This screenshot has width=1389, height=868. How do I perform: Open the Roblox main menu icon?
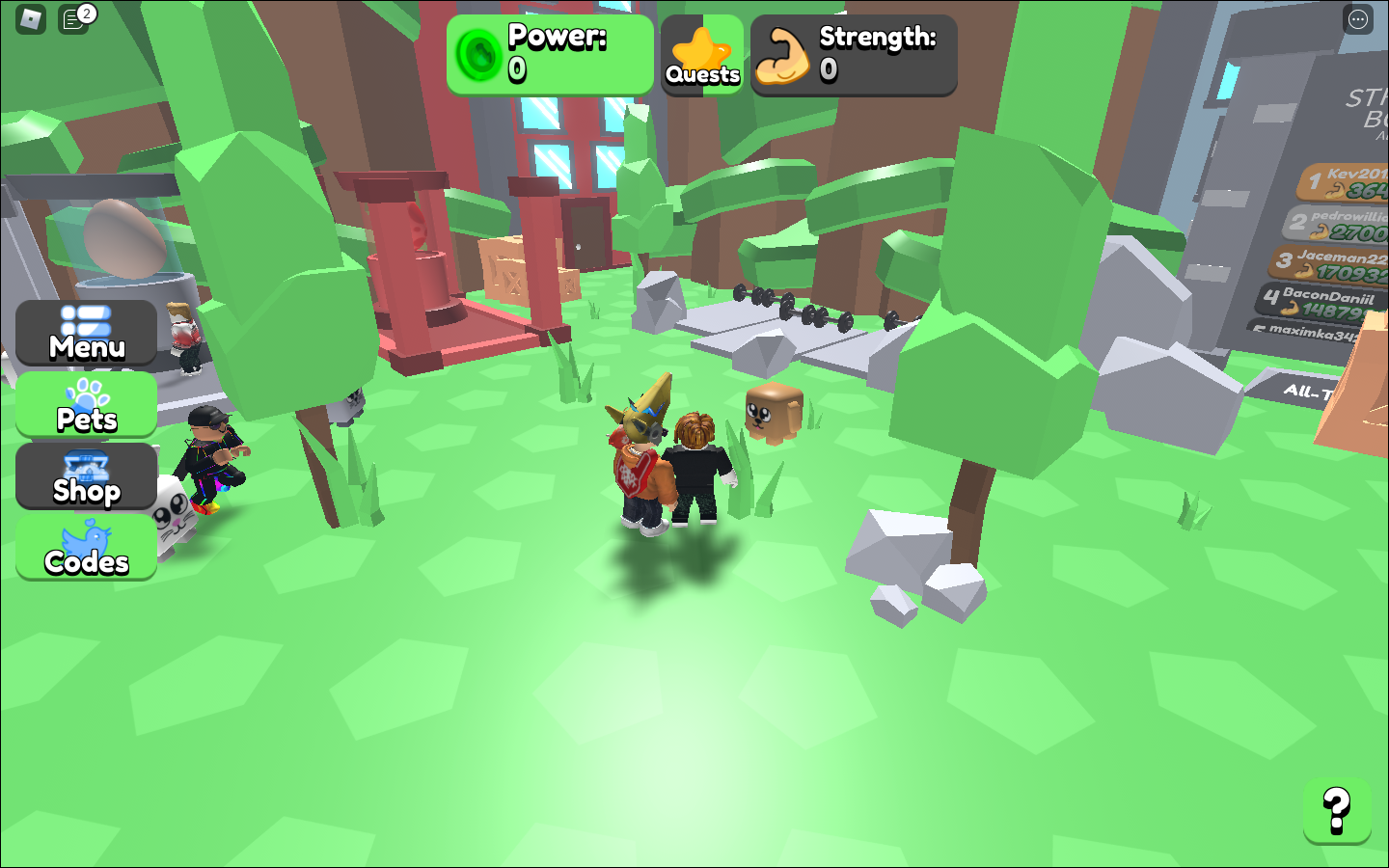tap(31, 19)
